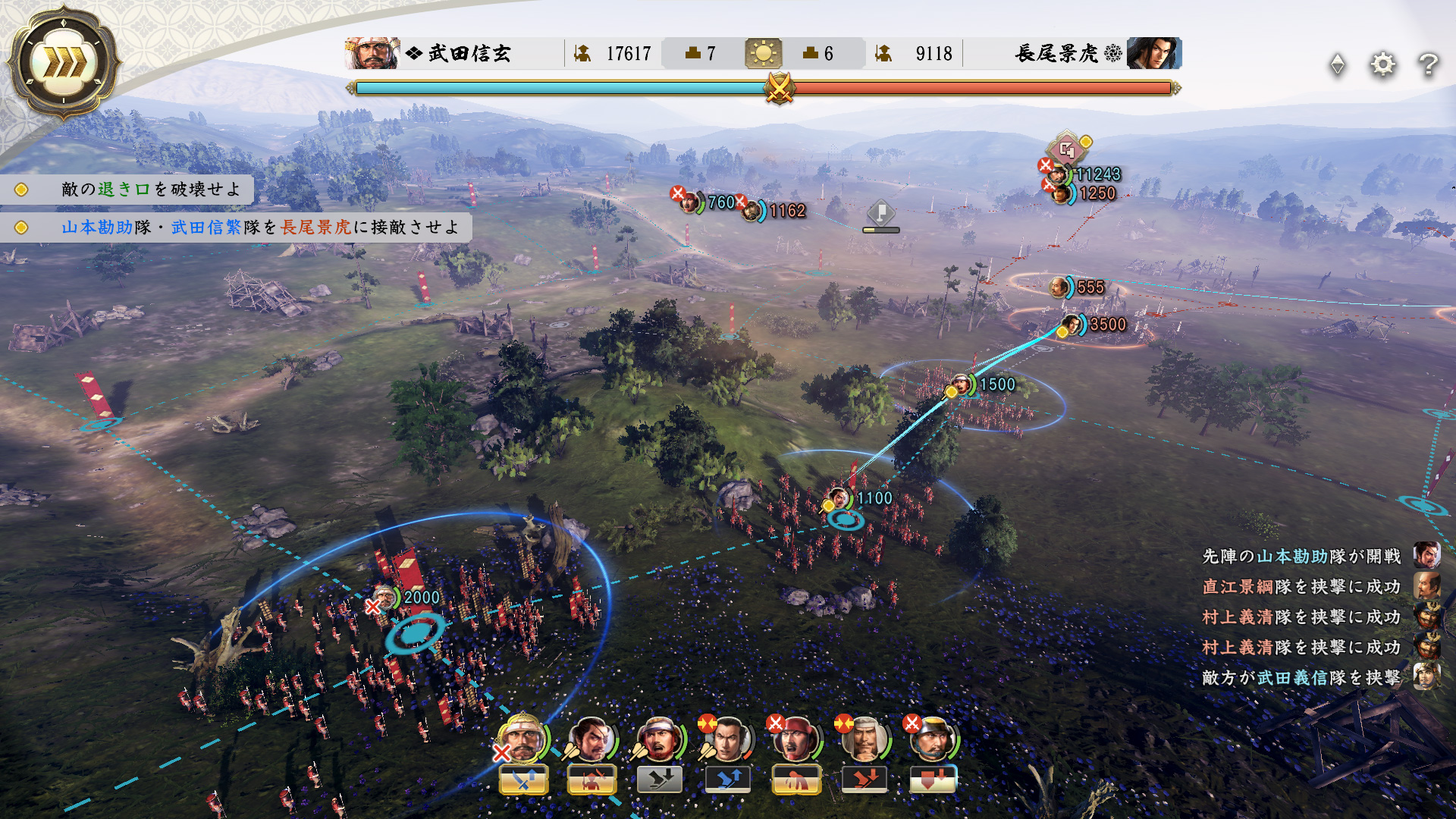Click the greyed-out boot with down arrow tactic
This screenshot has height=819, width=1456.
coord(660,779)
